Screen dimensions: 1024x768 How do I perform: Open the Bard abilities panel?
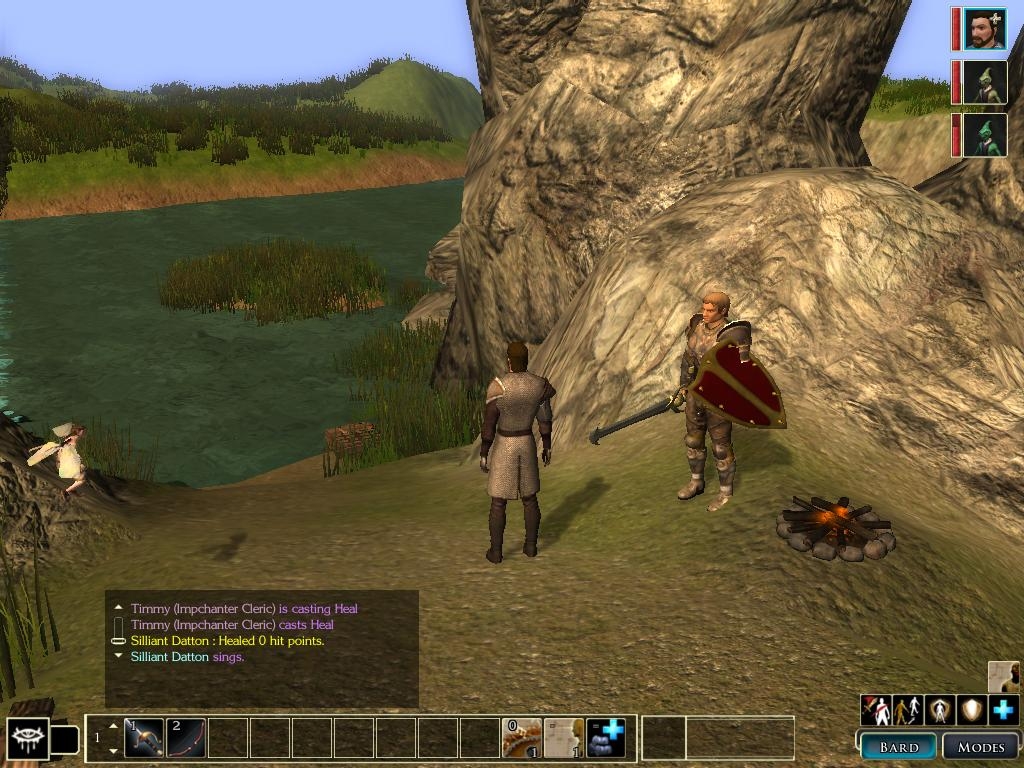[x=899, y=747]
